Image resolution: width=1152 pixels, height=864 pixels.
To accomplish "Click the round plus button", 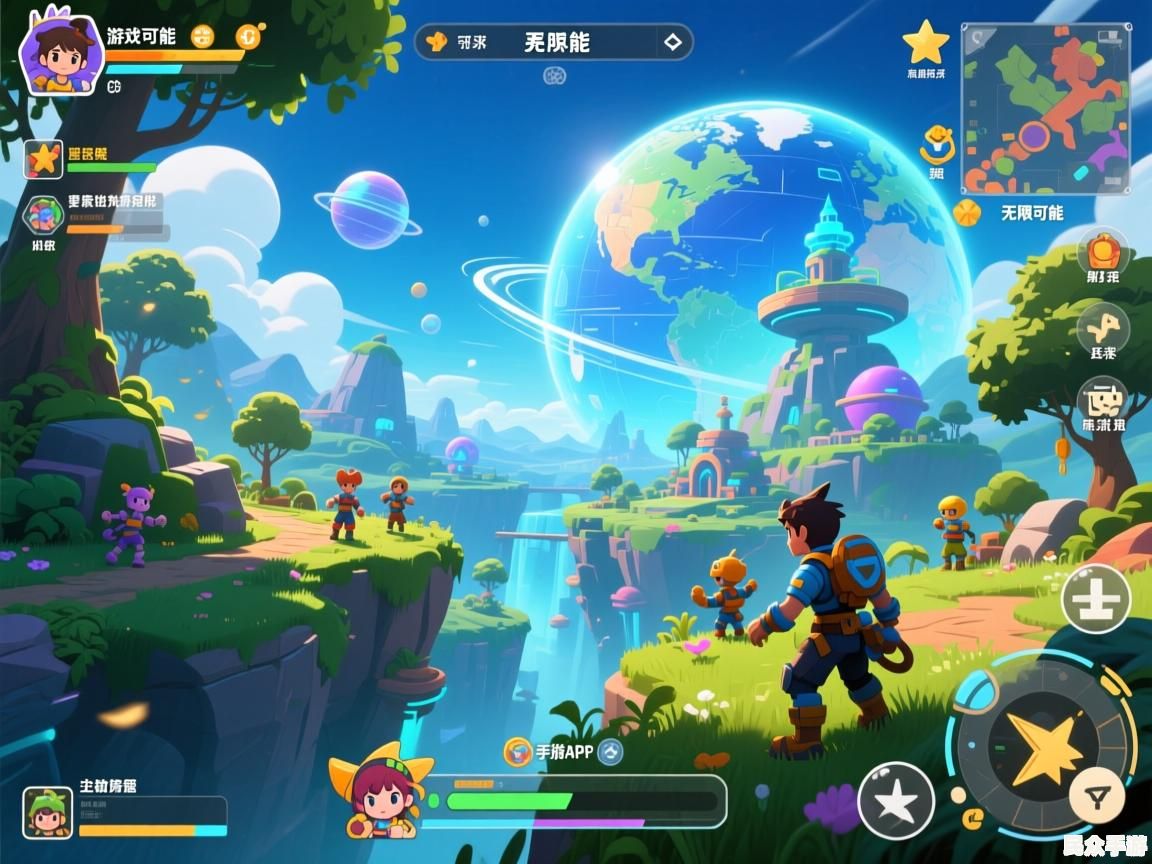I will point(1095,600).
